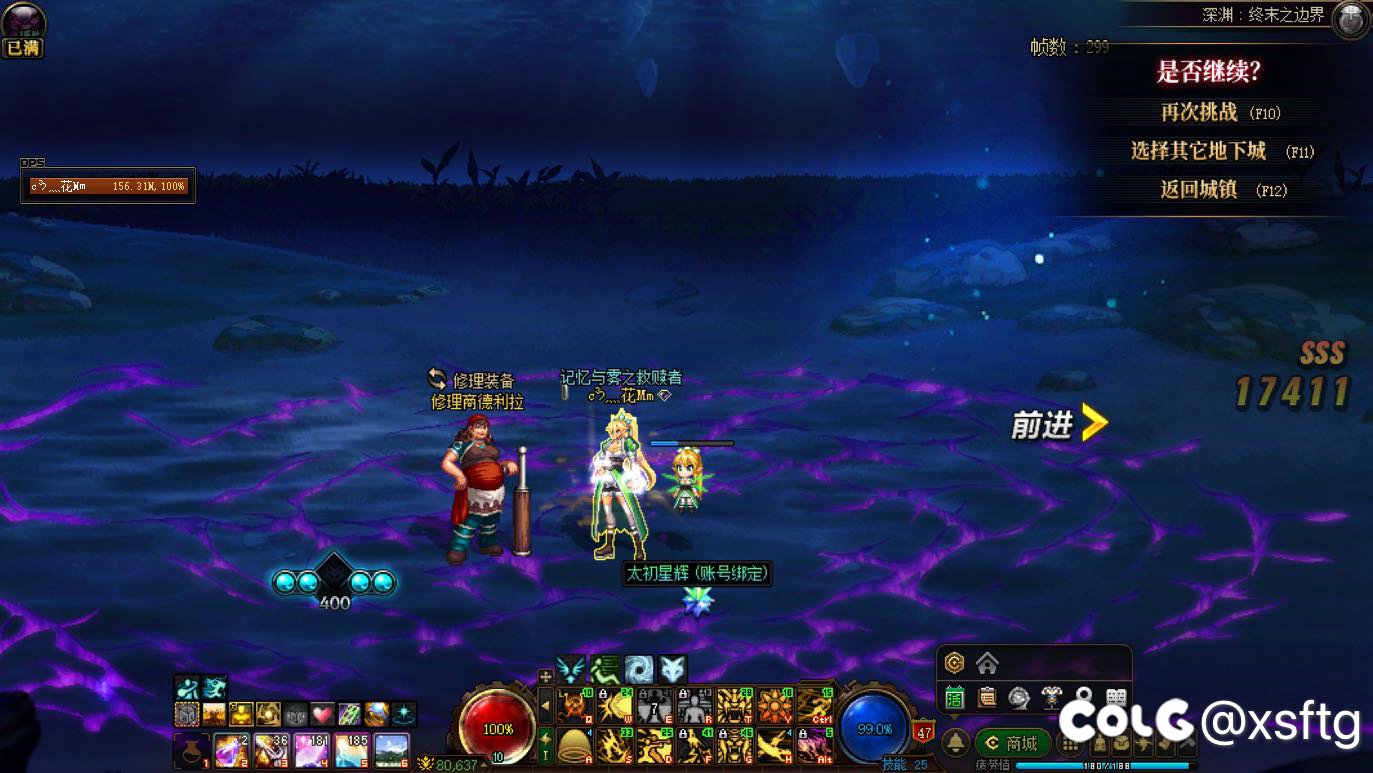Select the landscape item in quick slot 6
This screenshot has width=1373, height=773.
[x=391, y=750]
